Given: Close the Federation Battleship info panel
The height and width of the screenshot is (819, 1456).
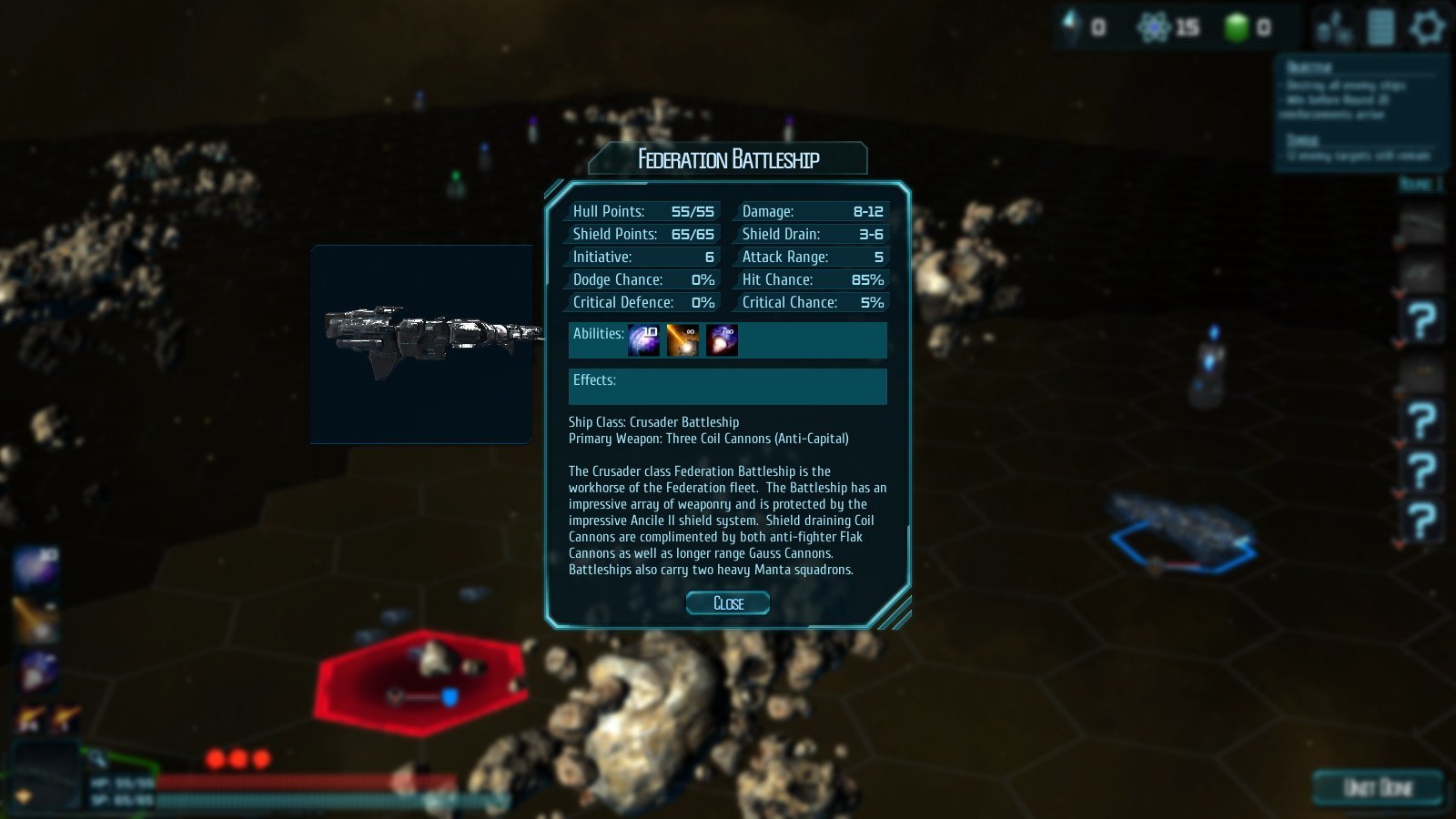Looking at the screenshot, I should tap(728, 603).
